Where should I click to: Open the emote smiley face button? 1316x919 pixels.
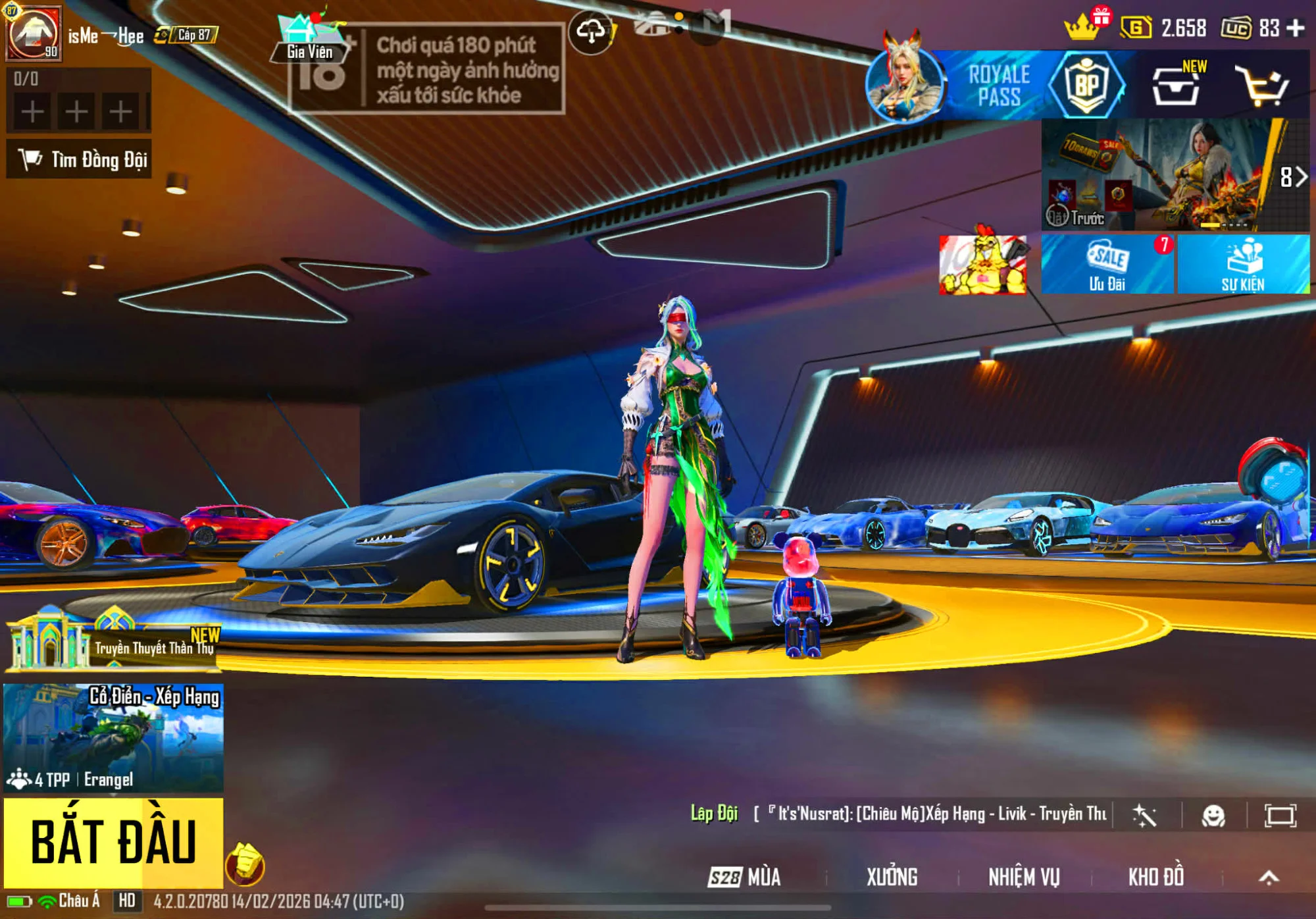1213,816
